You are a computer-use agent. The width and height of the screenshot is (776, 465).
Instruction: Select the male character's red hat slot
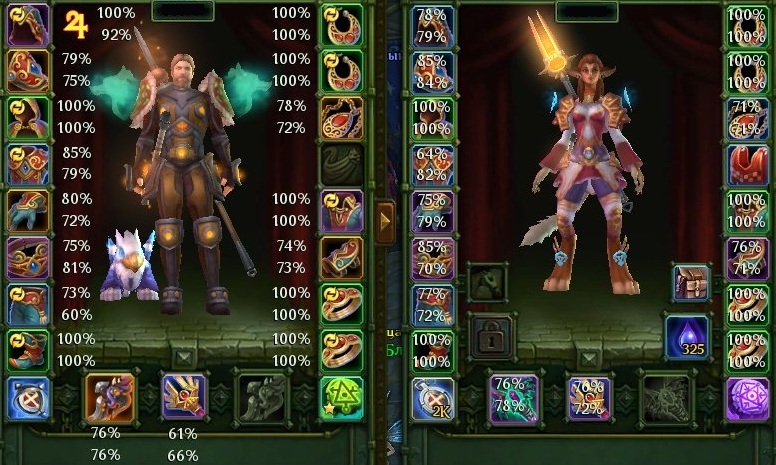28,69
